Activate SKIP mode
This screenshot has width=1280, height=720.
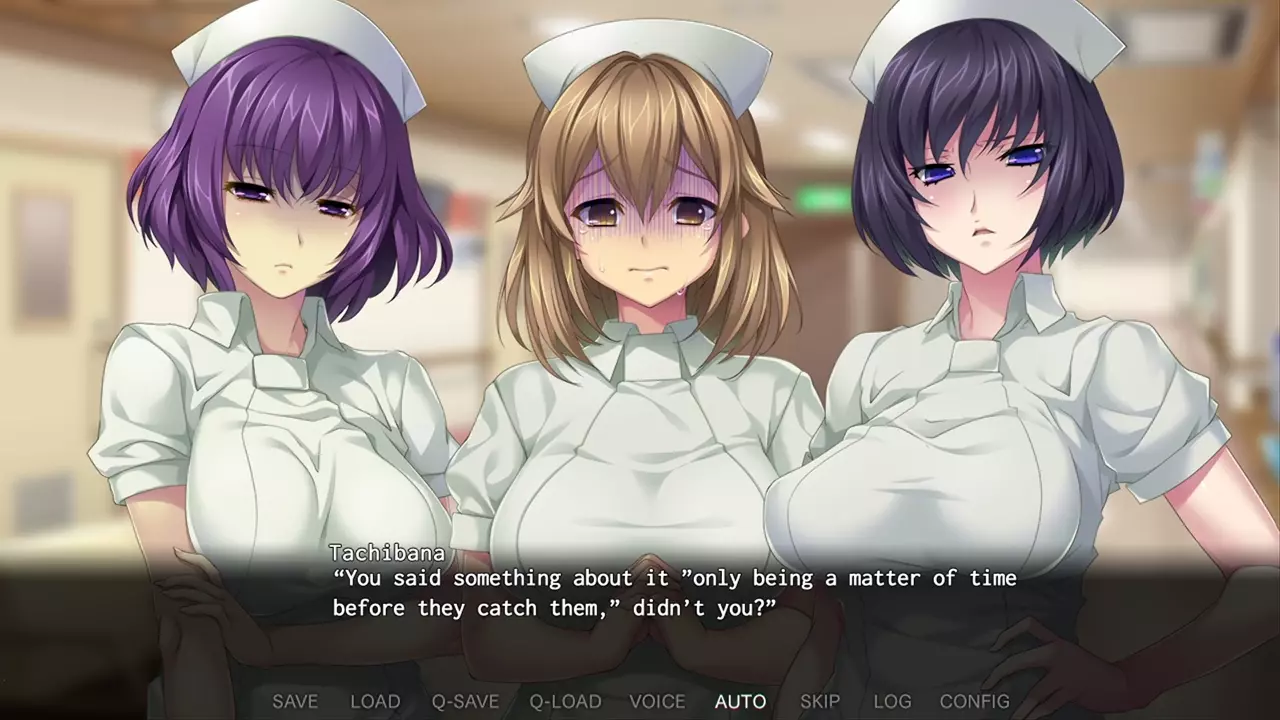pos(820,701)
